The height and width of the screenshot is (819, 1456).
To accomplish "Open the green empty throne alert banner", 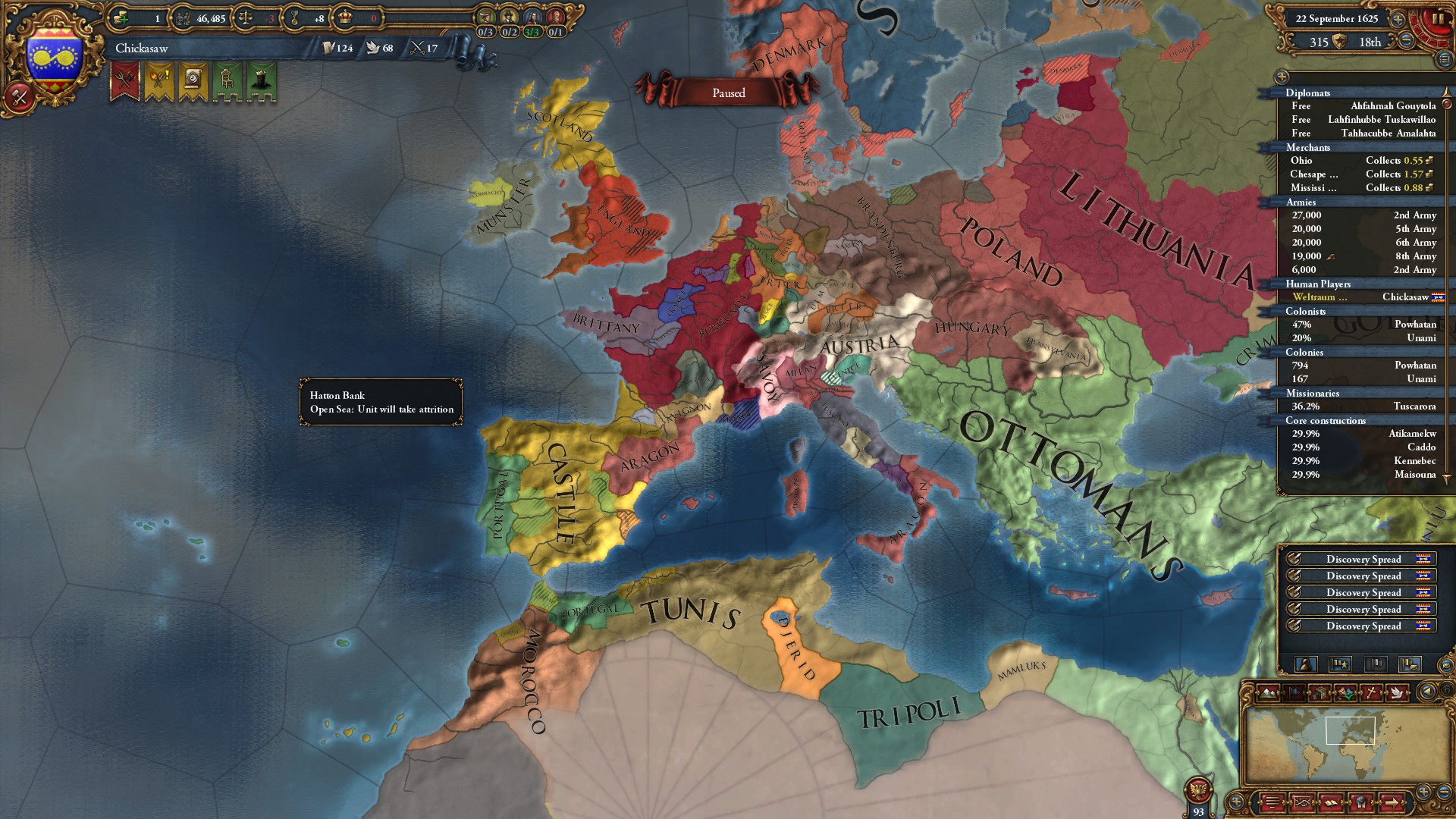I will [x=227, y=80].
